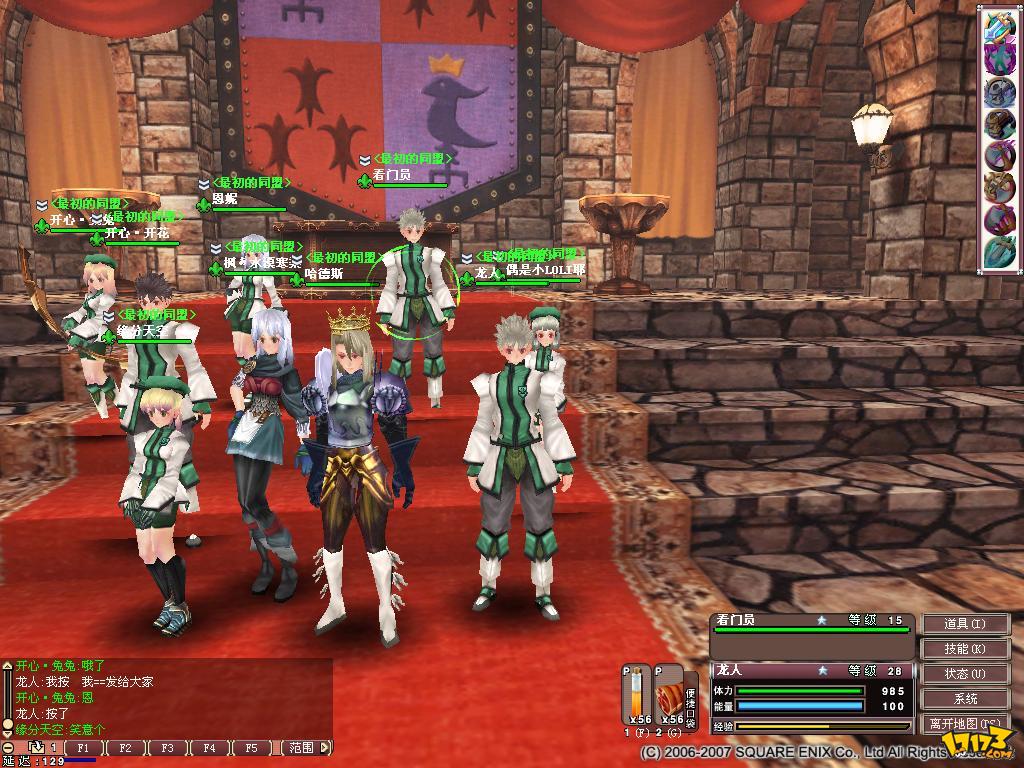Image resolution: width=1024 pixels, height=768 pixels.
Task: Open the 范围 chat range selector
Action: click(301, 748)
